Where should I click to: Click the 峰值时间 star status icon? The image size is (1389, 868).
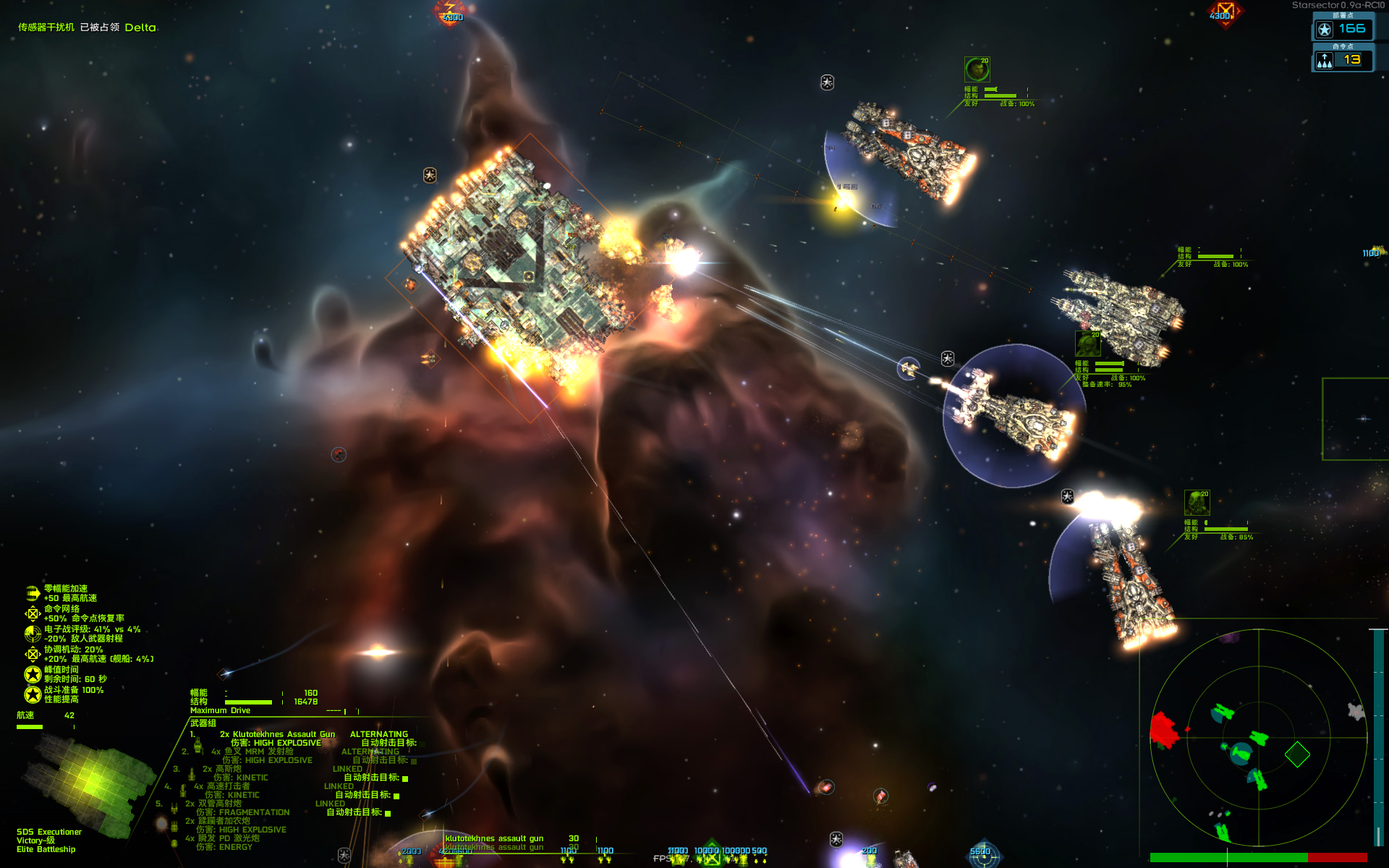pyautogui.click(x=33, y=674)
